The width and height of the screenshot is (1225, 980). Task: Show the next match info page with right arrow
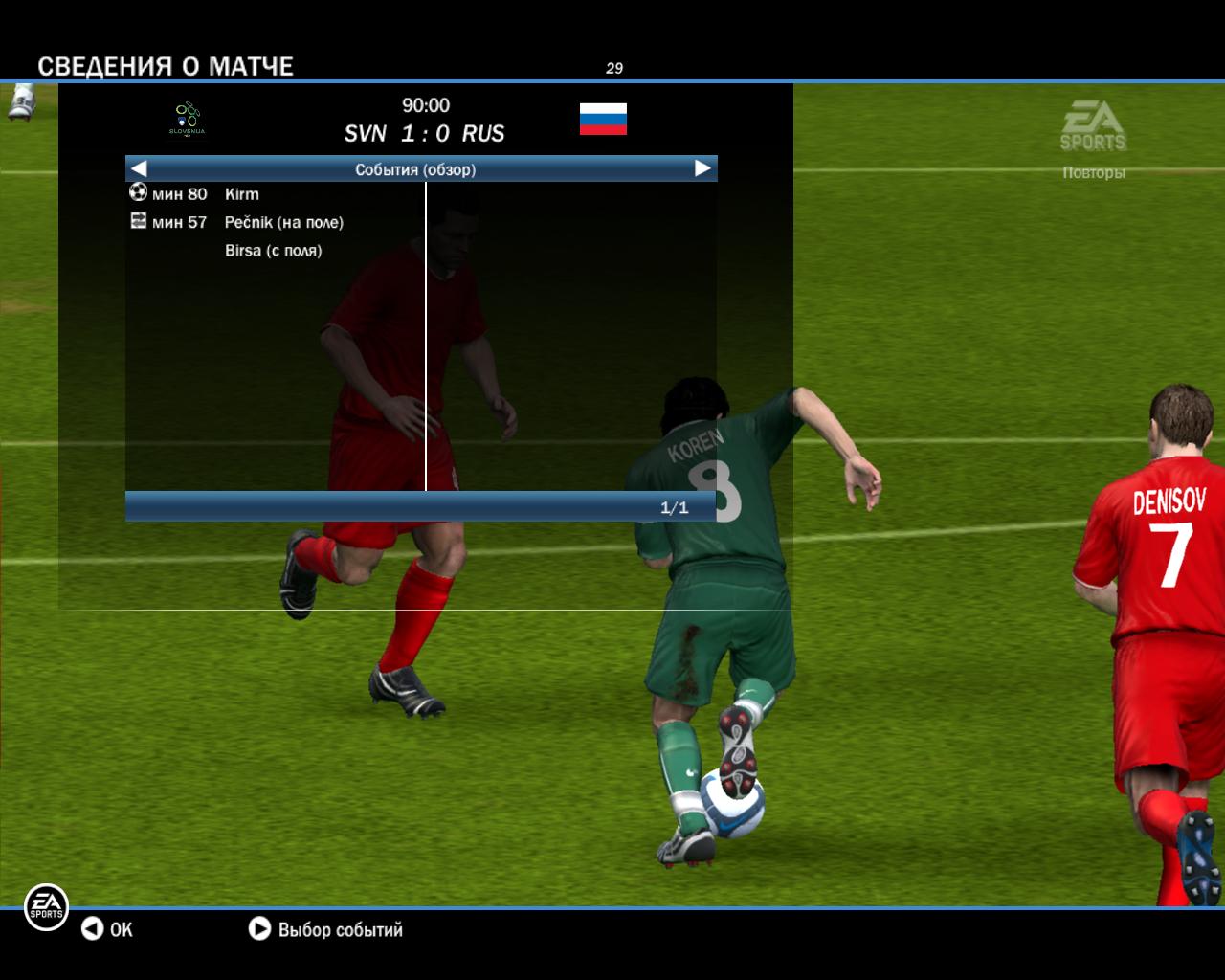(x=702, y=169)
